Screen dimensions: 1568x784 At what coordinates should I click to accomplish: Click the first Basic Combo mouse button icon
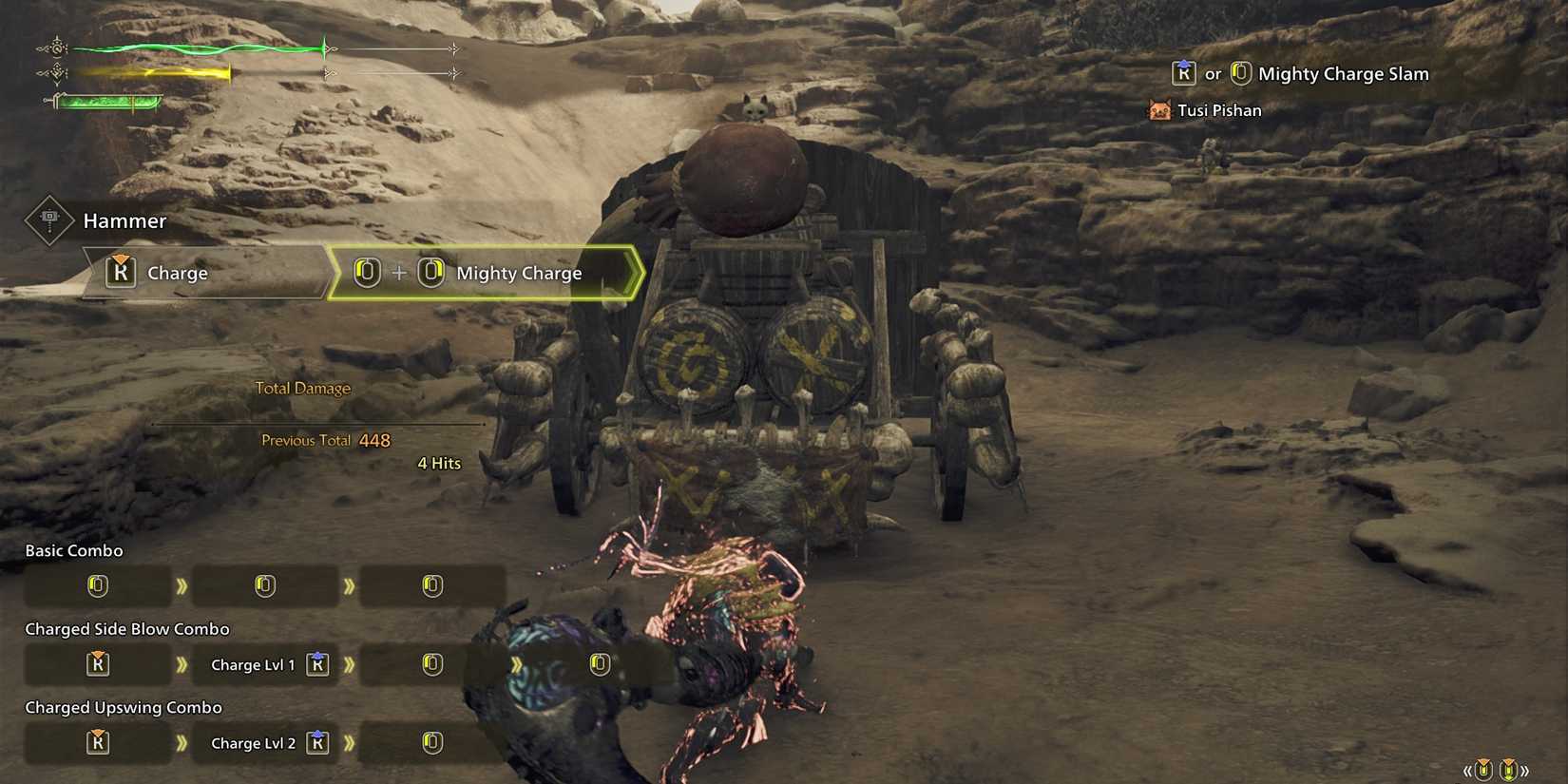tap(98, 585)
